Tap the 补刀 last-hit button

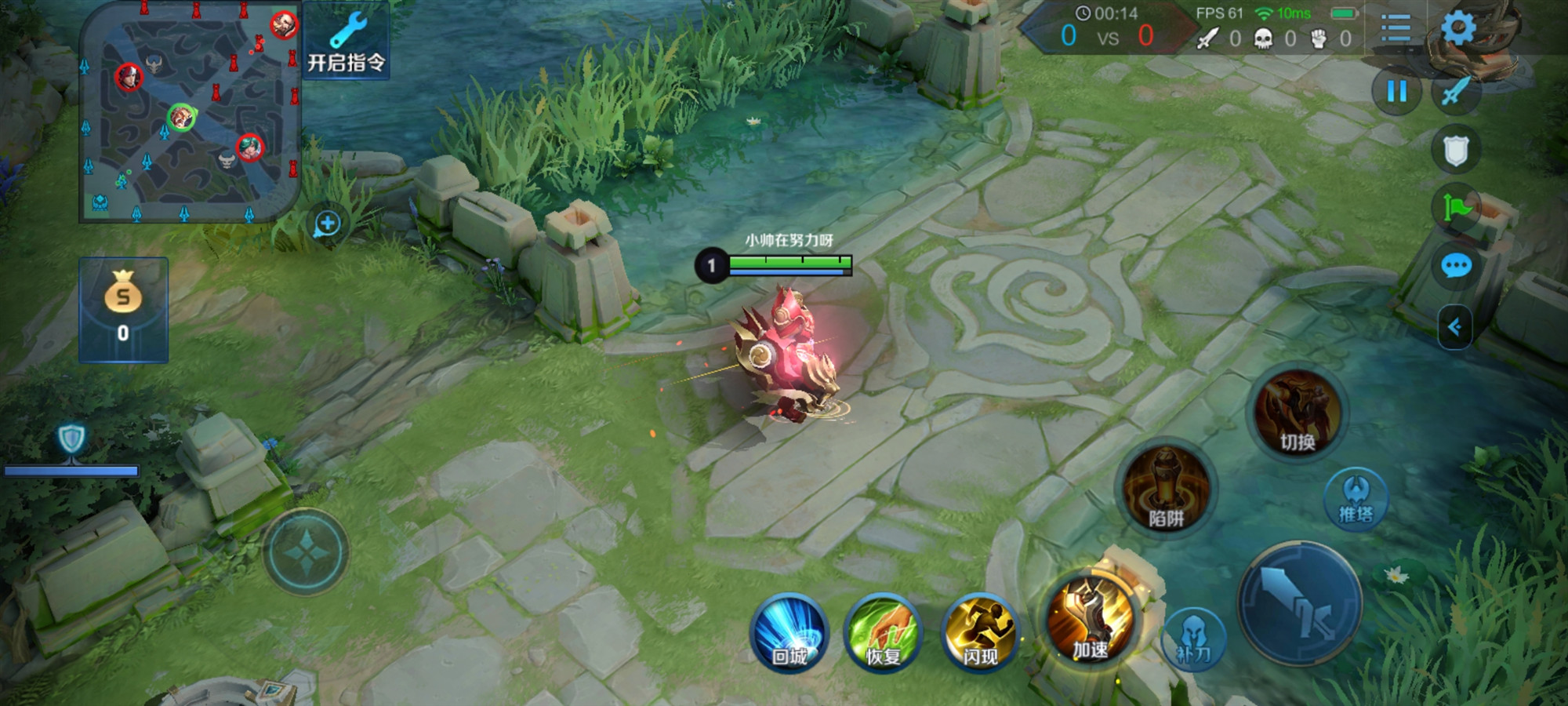[1192, 639]
